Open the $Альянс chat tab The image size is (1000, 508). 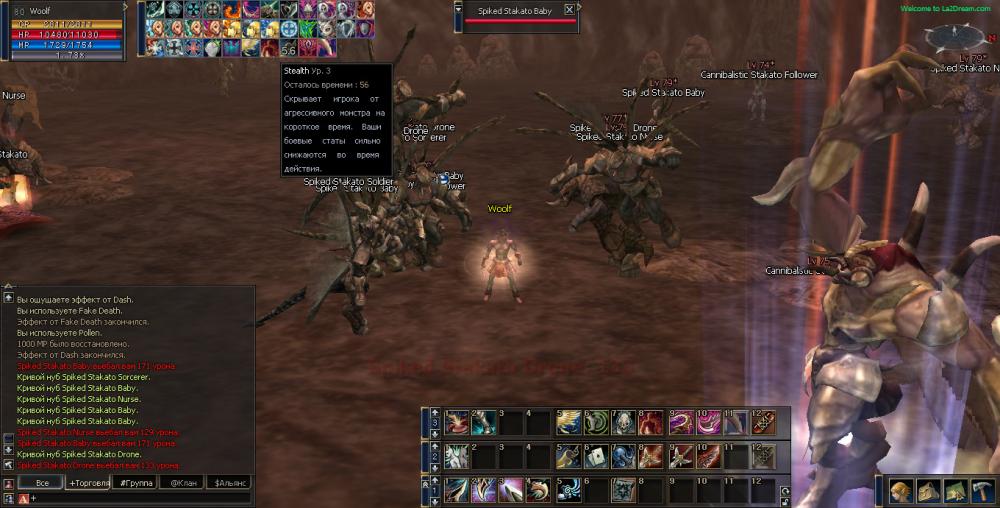228,482
